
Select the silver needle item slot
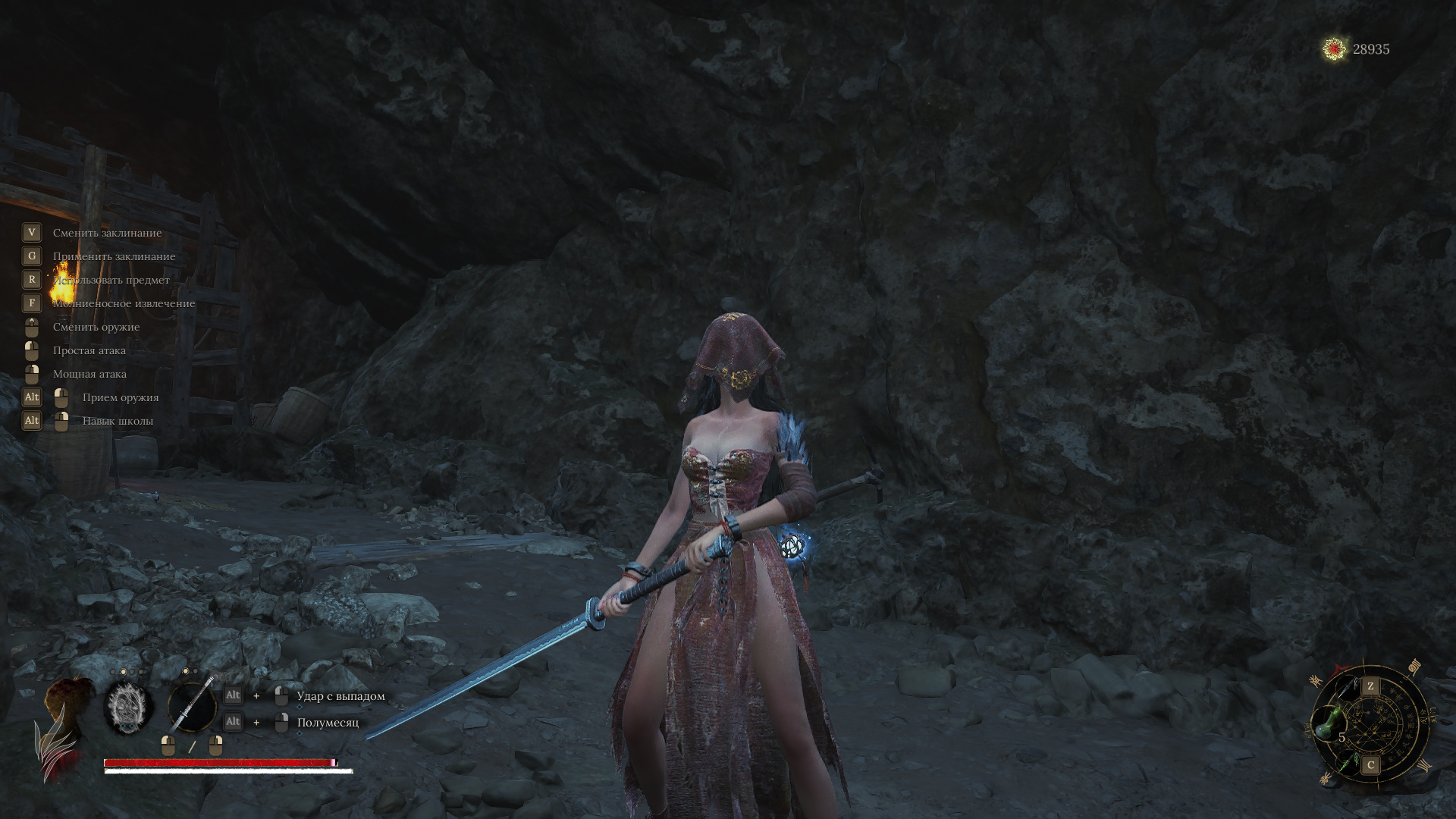1347,689
